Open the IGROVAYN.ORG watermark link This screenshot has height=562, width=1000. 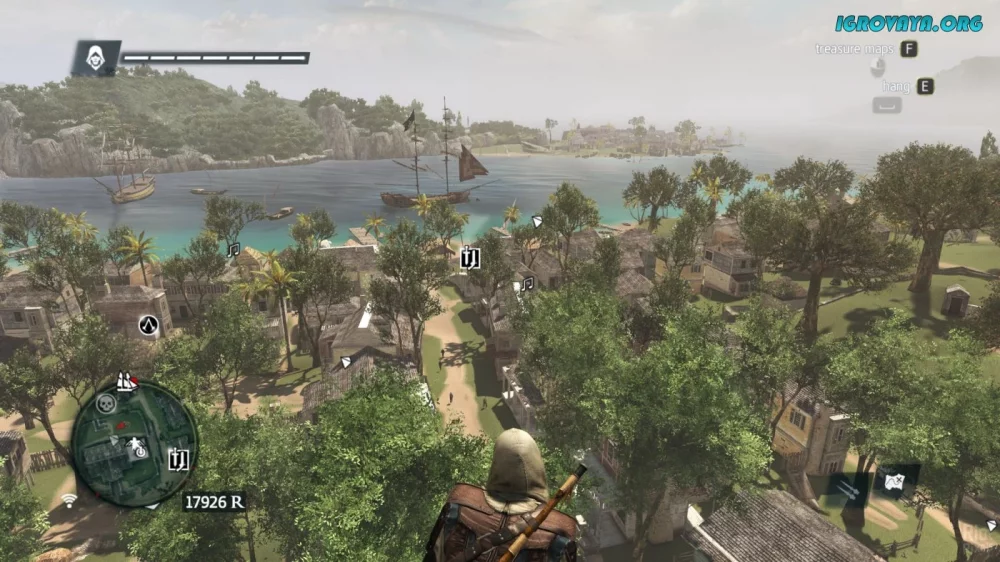click(909, 22)
